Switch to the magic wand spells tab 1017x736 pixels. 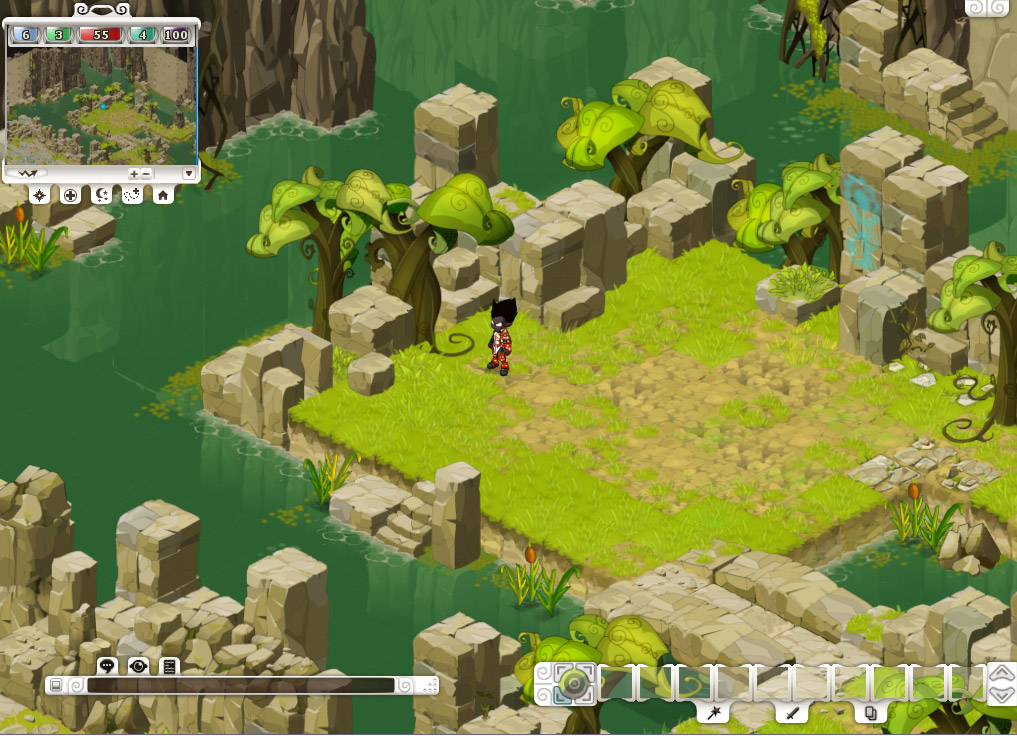[714, 713]
